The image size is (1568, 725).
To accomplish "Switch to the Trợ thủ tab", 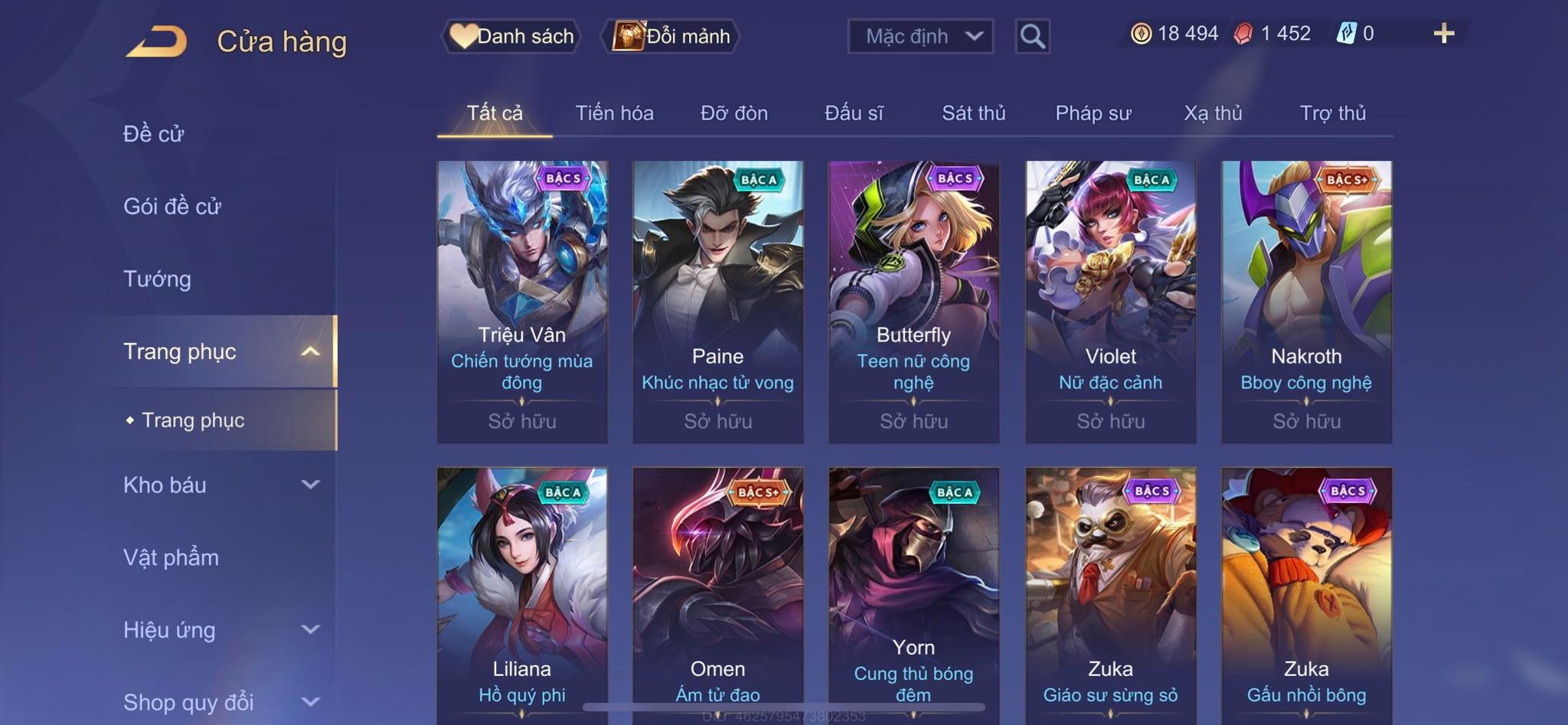I will pyautogui.click(x=1332, y=113).
